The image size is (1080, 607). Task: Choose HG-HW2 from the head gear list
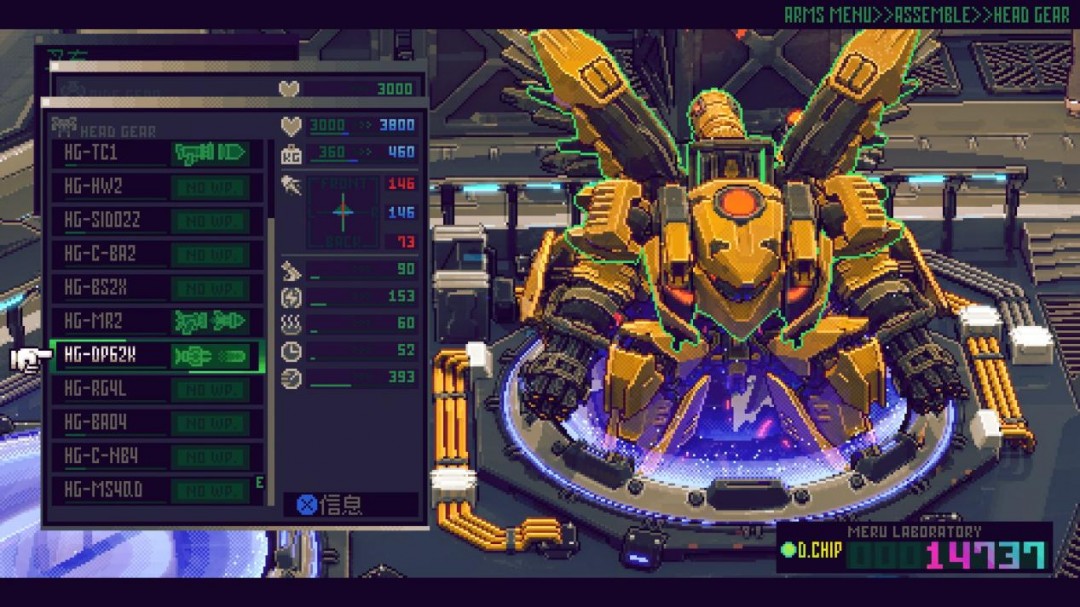coord(157,187)
